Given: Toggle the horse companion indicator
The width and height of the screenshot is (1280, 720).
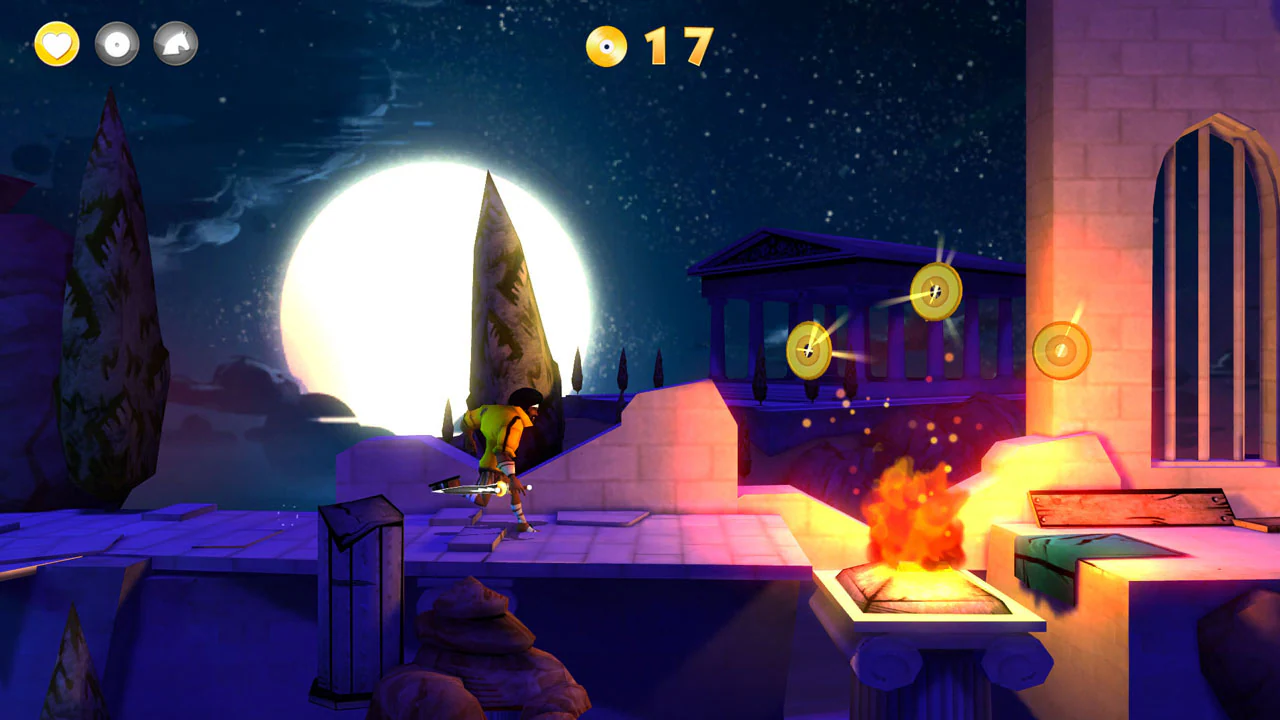Looking at the screenshot, I should pyautogui.click(x=176, y=44).
